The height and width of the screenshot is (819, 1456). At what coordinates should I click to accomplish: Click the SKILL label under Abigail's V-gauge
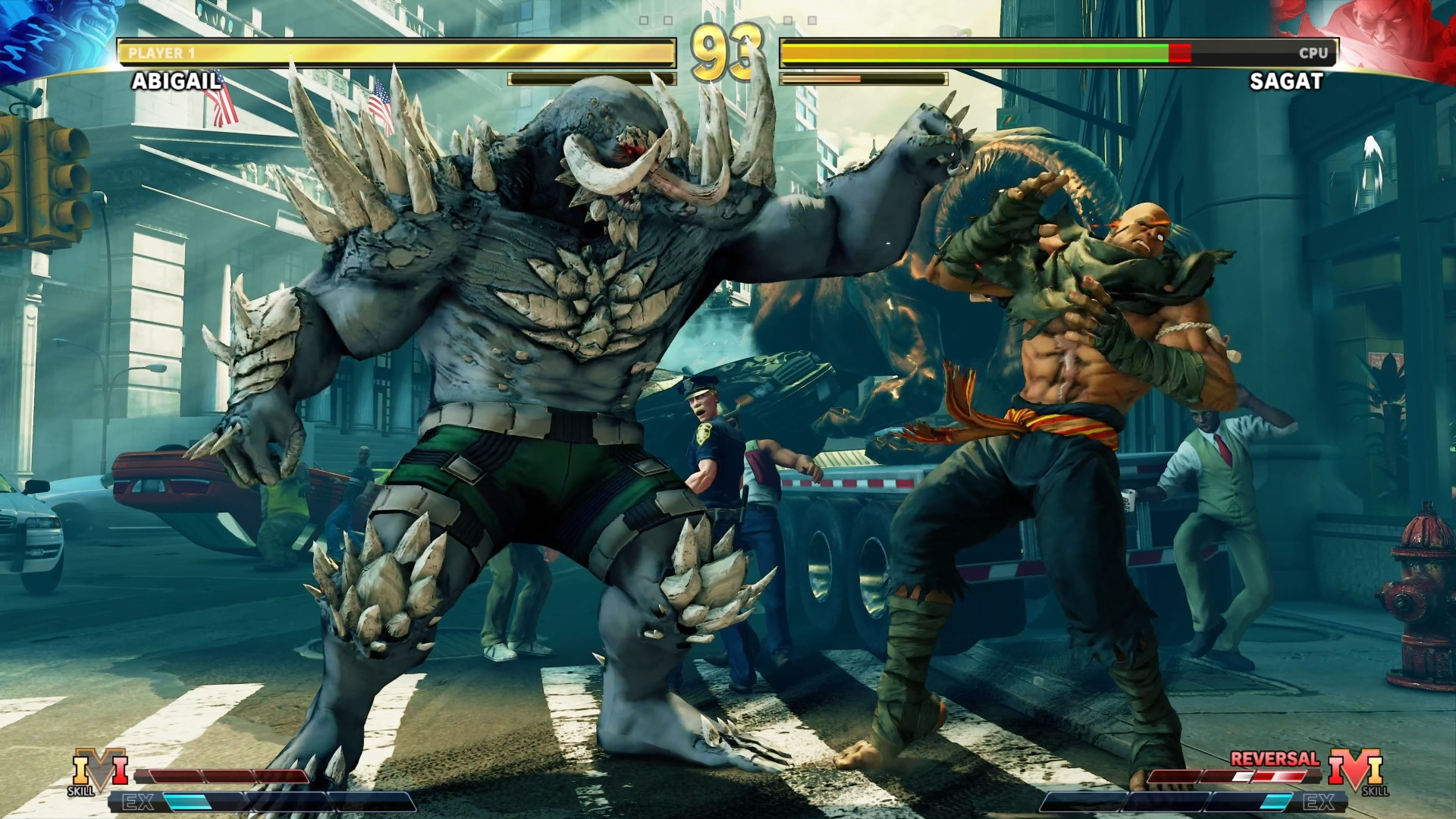81,791
